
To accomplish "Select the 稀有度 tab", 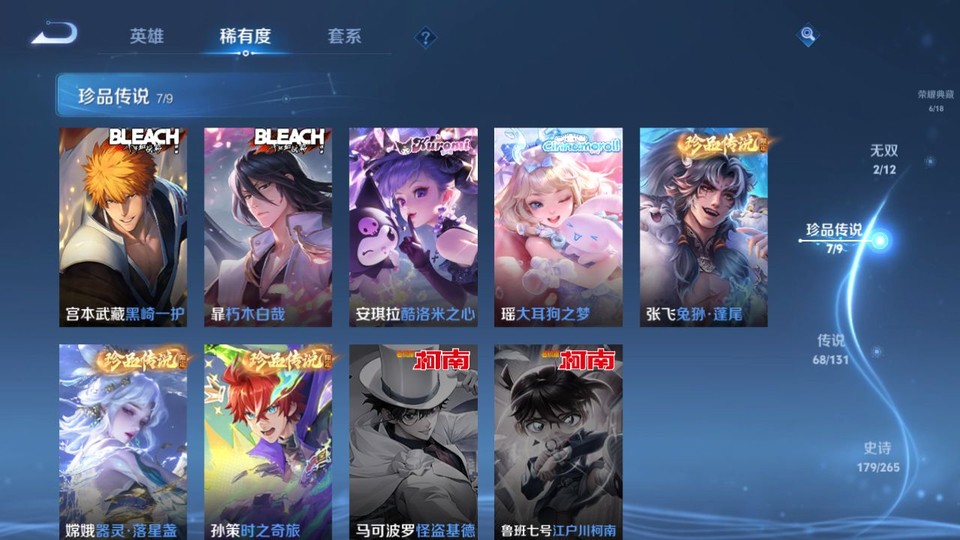I will (245, 37).
